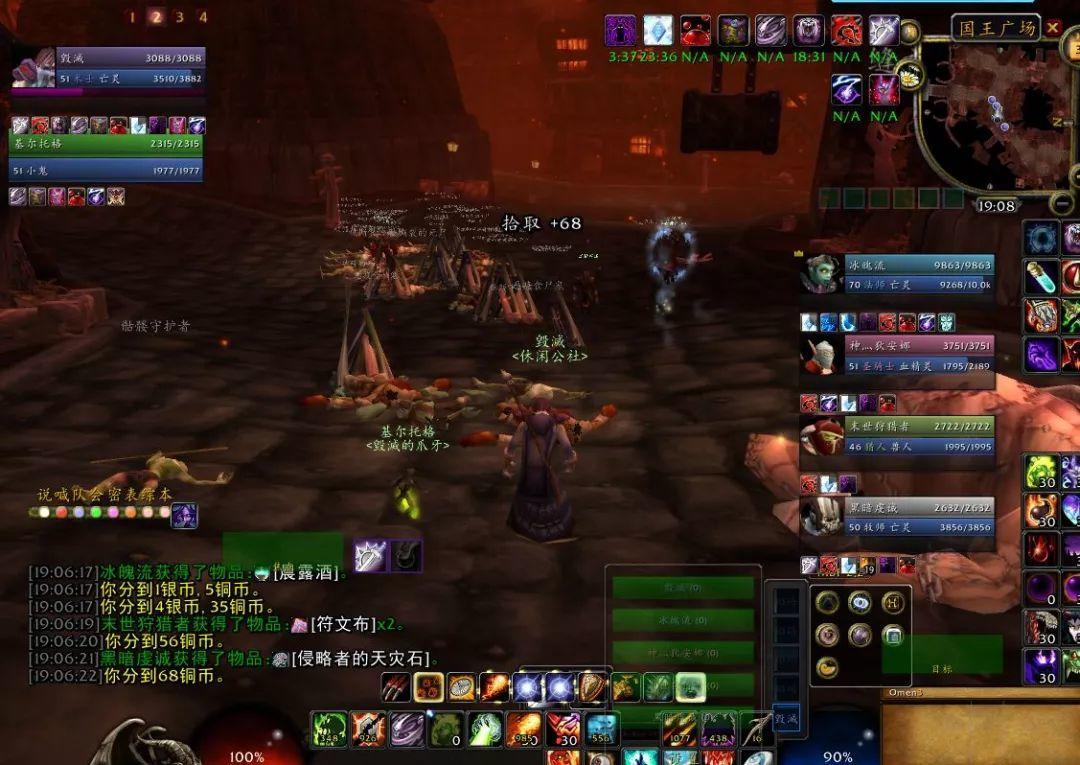The width and height of the screenshot is (1080, 765).
Task: Click the white ice crystal buff icon
Action: tap(658, 30)
